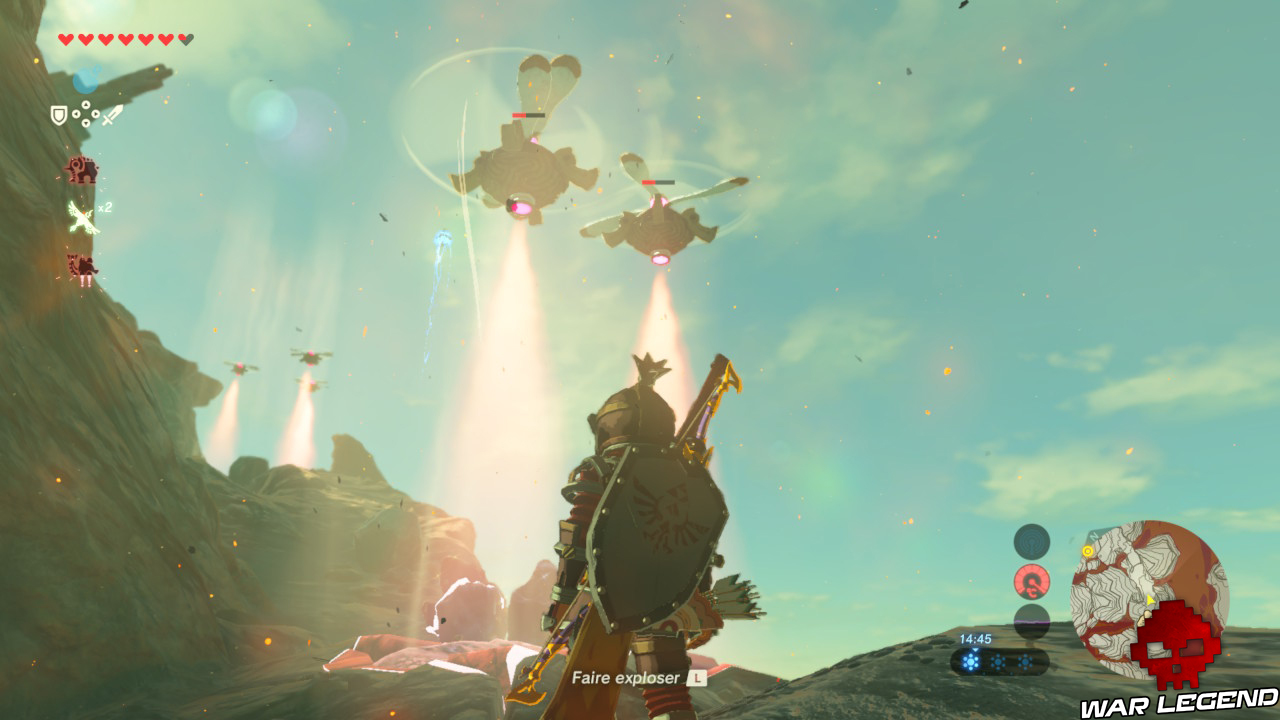Click the yellow waypoint marker on the minimap
1280x720 pixels.
(1087, 551)
